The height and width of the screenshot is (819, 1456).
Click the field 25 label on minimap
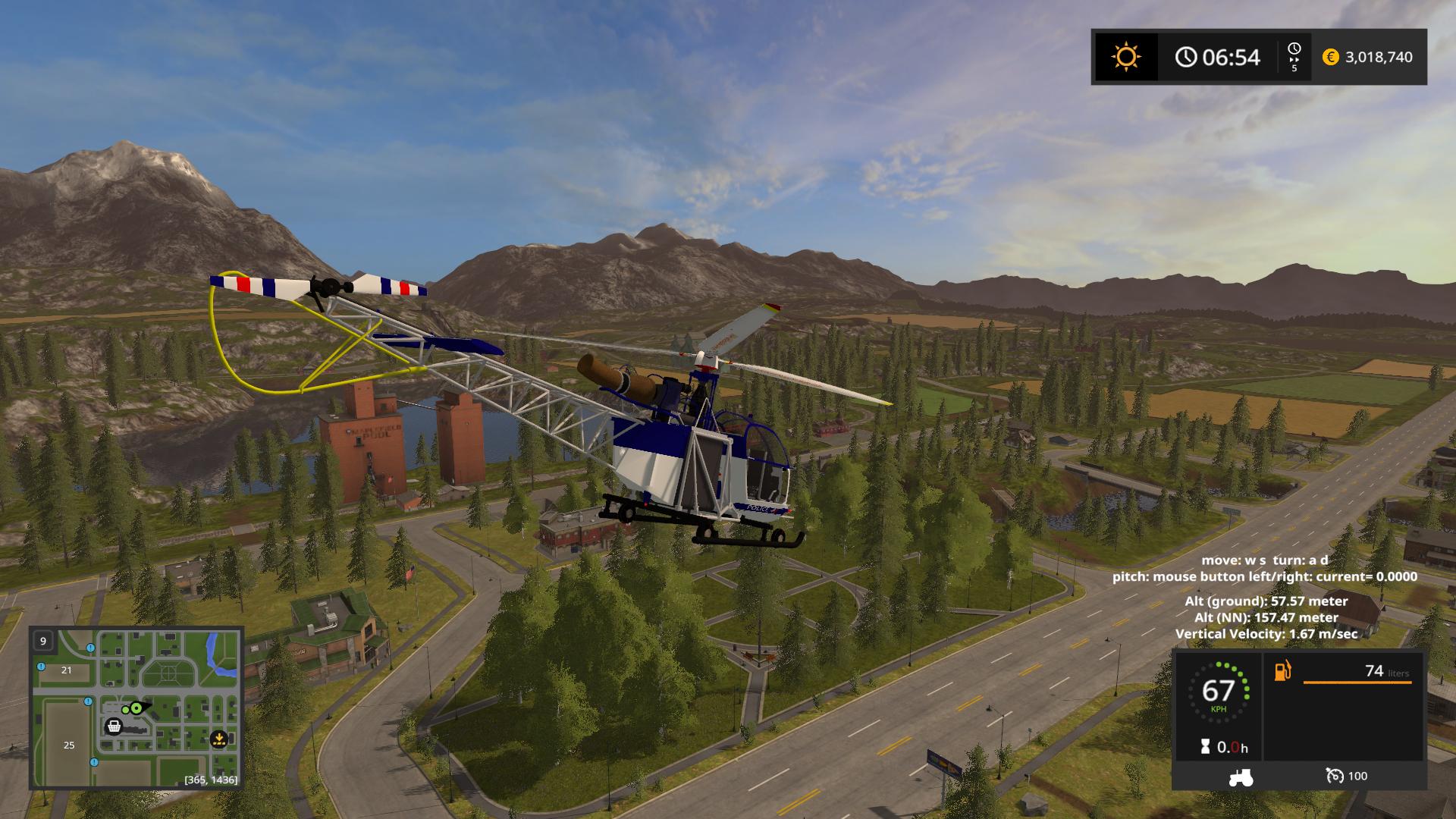(69, 745)
